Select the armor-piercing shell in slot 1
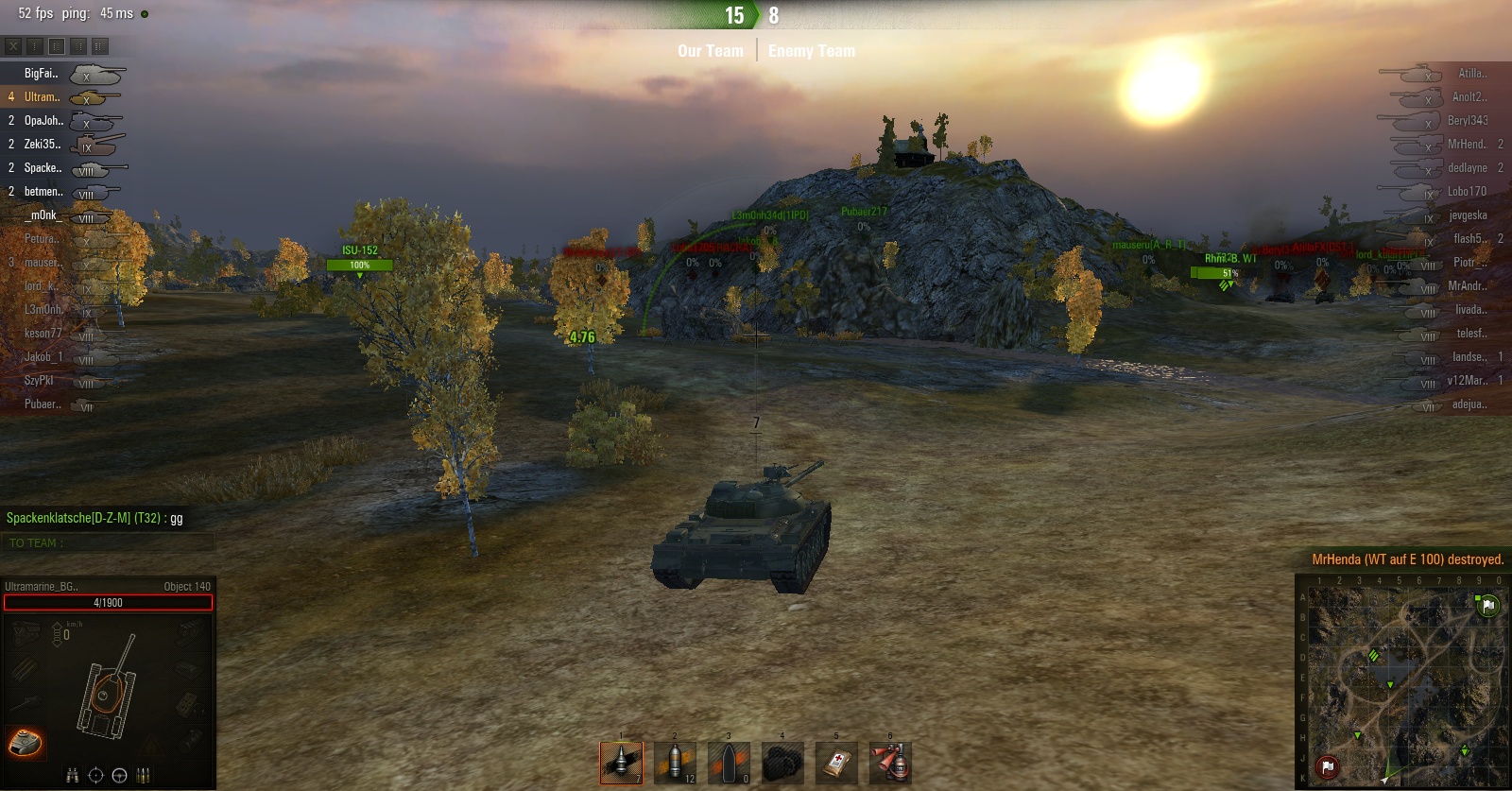Viewport: 1512px width, 791px height. tap(621, 763)
